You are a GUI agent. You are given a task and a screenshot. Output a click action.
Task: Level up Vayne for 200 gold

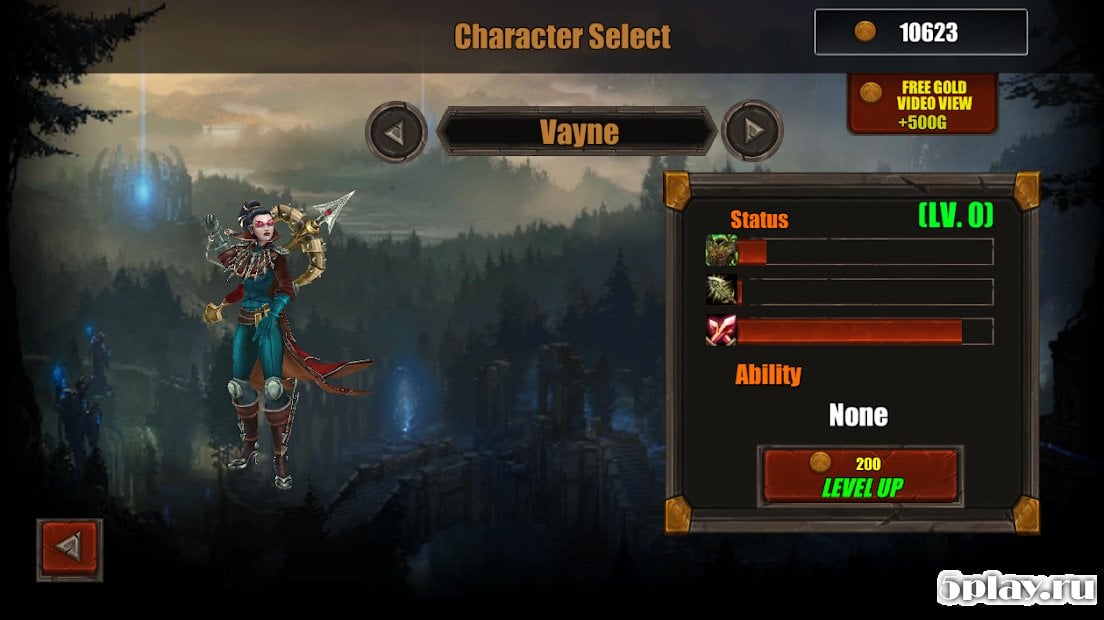click(860, 476)
